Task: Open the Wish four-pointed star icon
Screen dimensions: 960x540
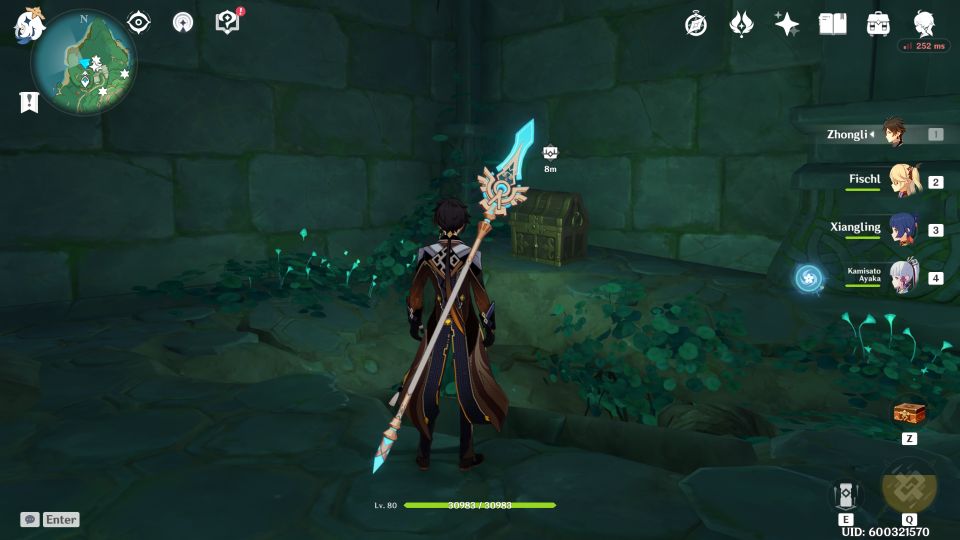Action: click(787, 24)
